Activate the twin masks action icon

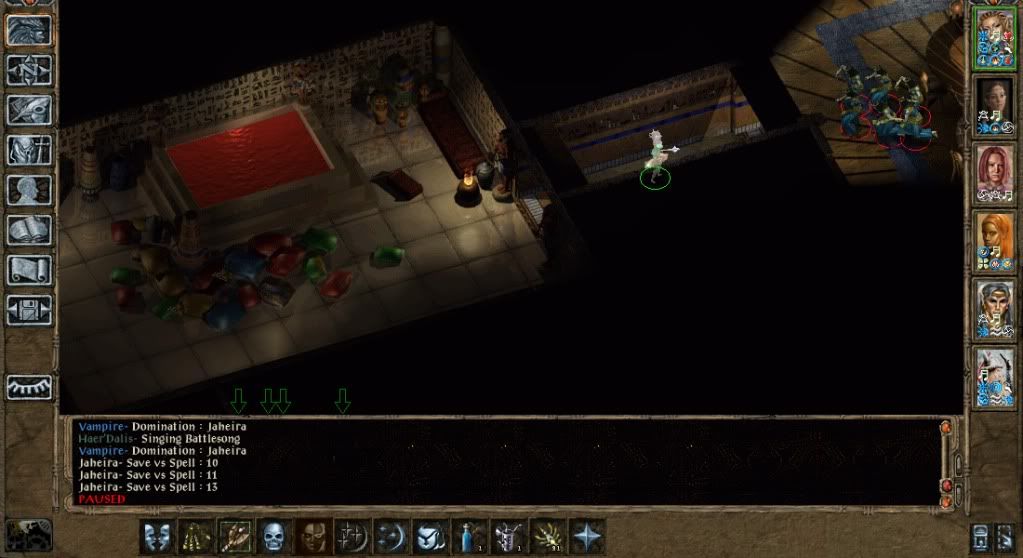(x=156, y=535)
